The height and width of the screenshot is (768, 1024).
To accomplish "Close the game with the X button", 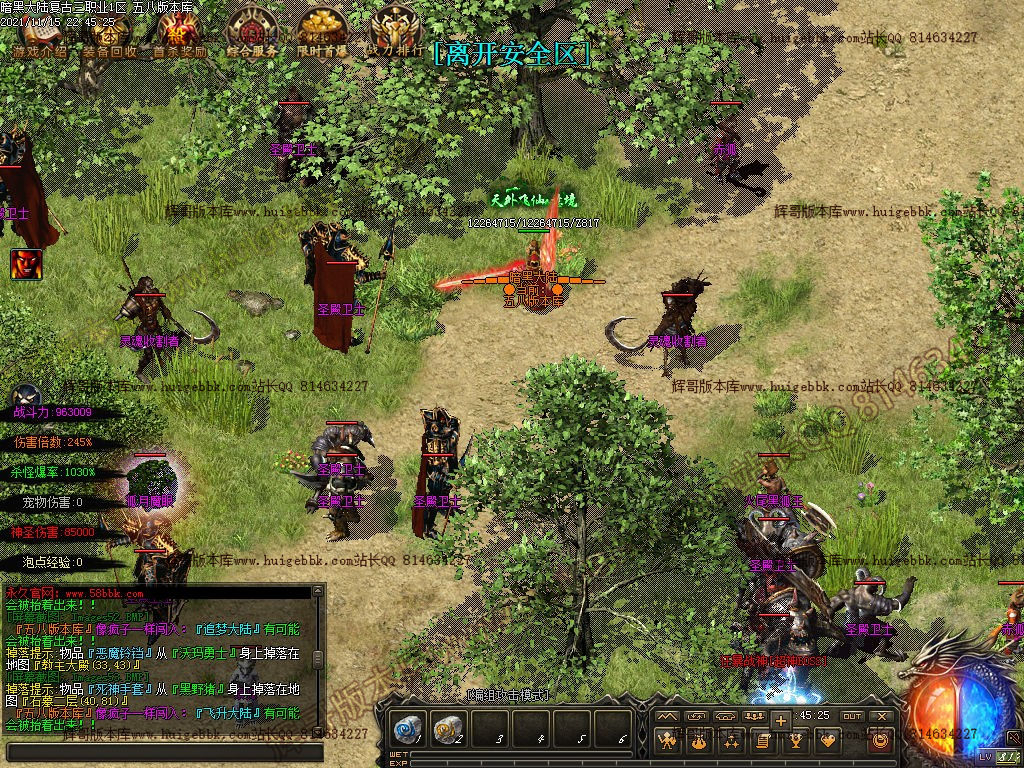I will [x=881, y=716].
